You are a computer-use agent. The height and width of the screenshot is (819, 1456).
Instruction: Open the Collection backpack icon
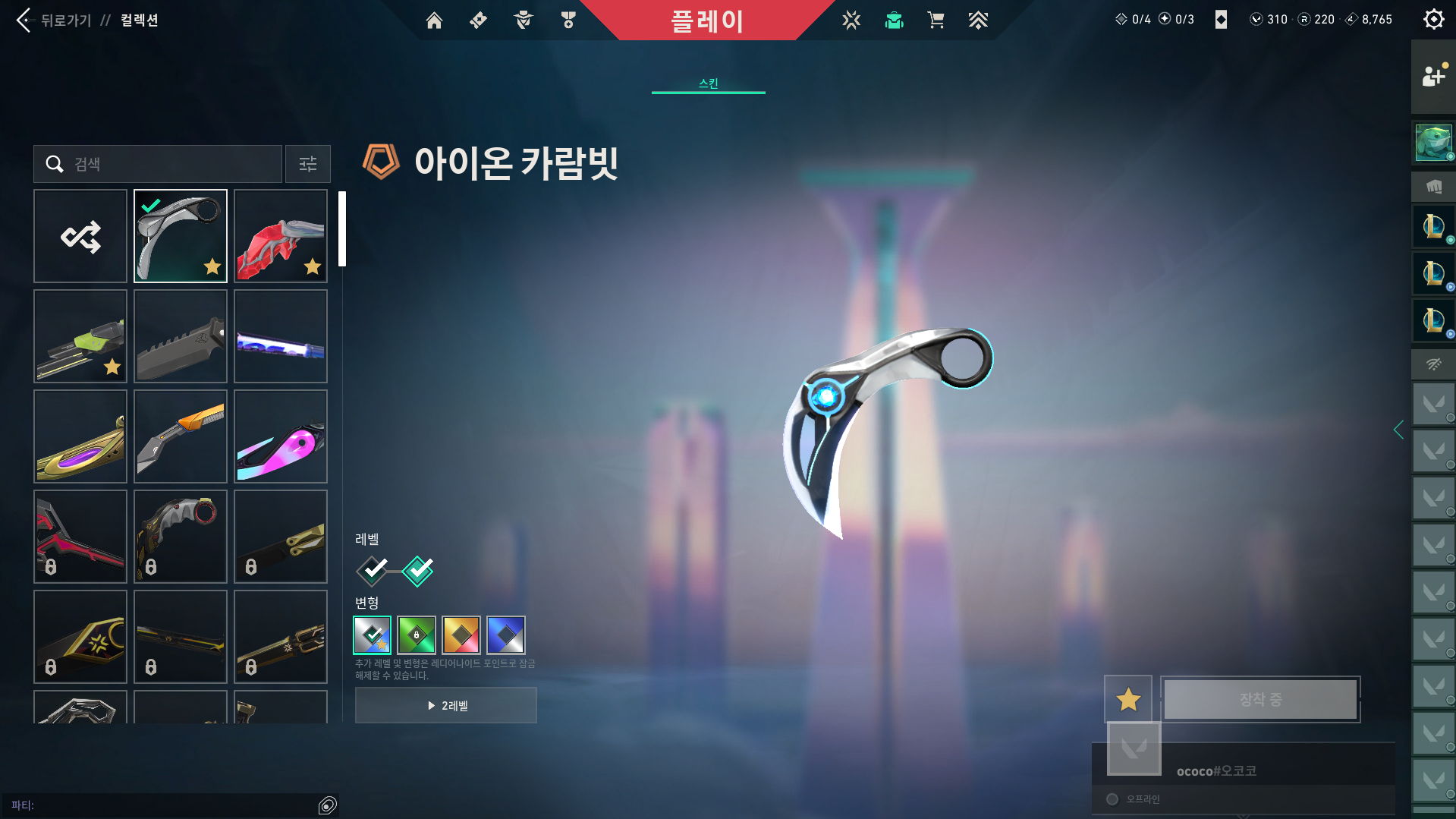click(894, 20)
